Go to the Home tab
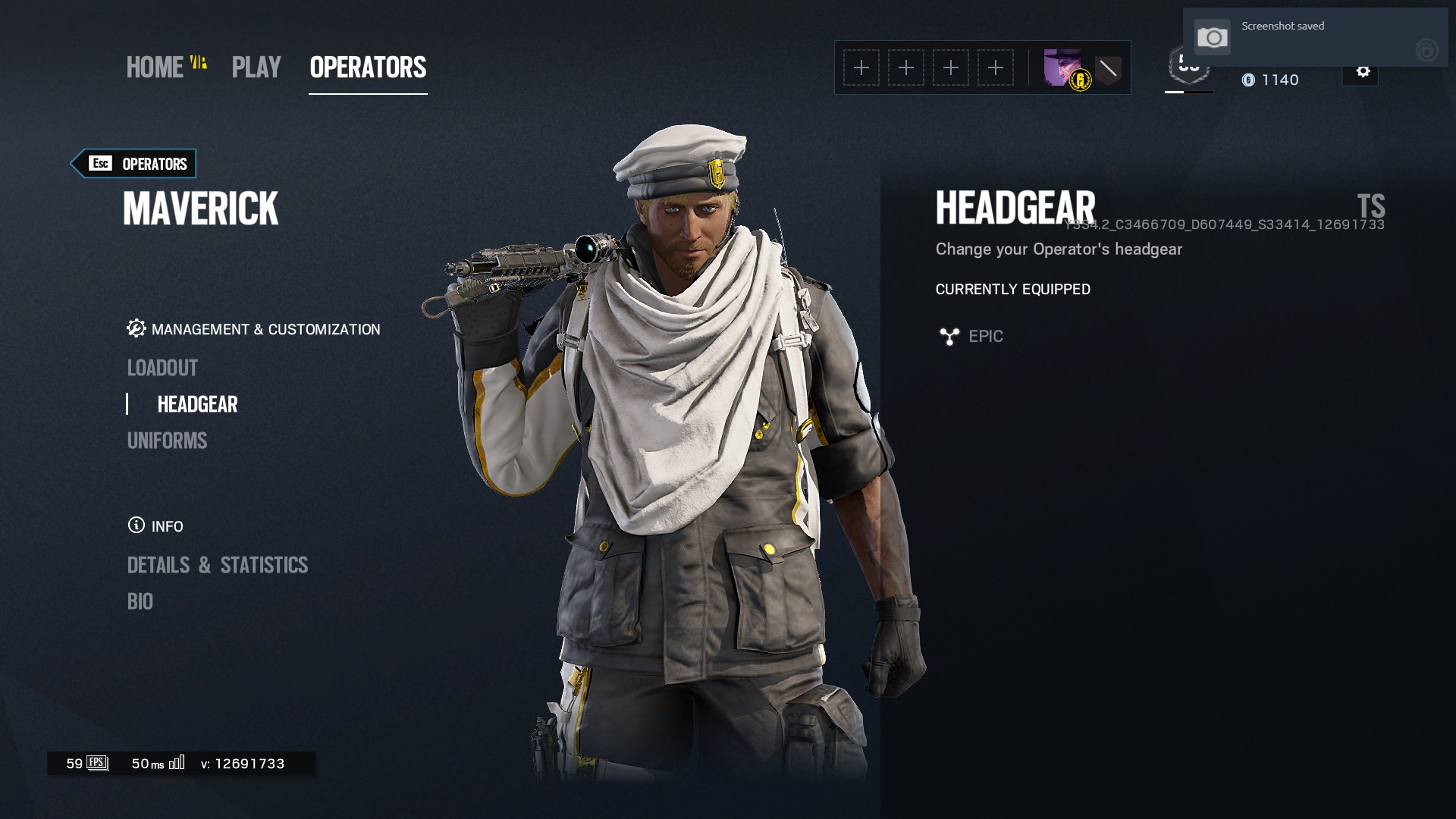Image resolution: width=1456 pixels, height=819 pixels. click(155, 67)
